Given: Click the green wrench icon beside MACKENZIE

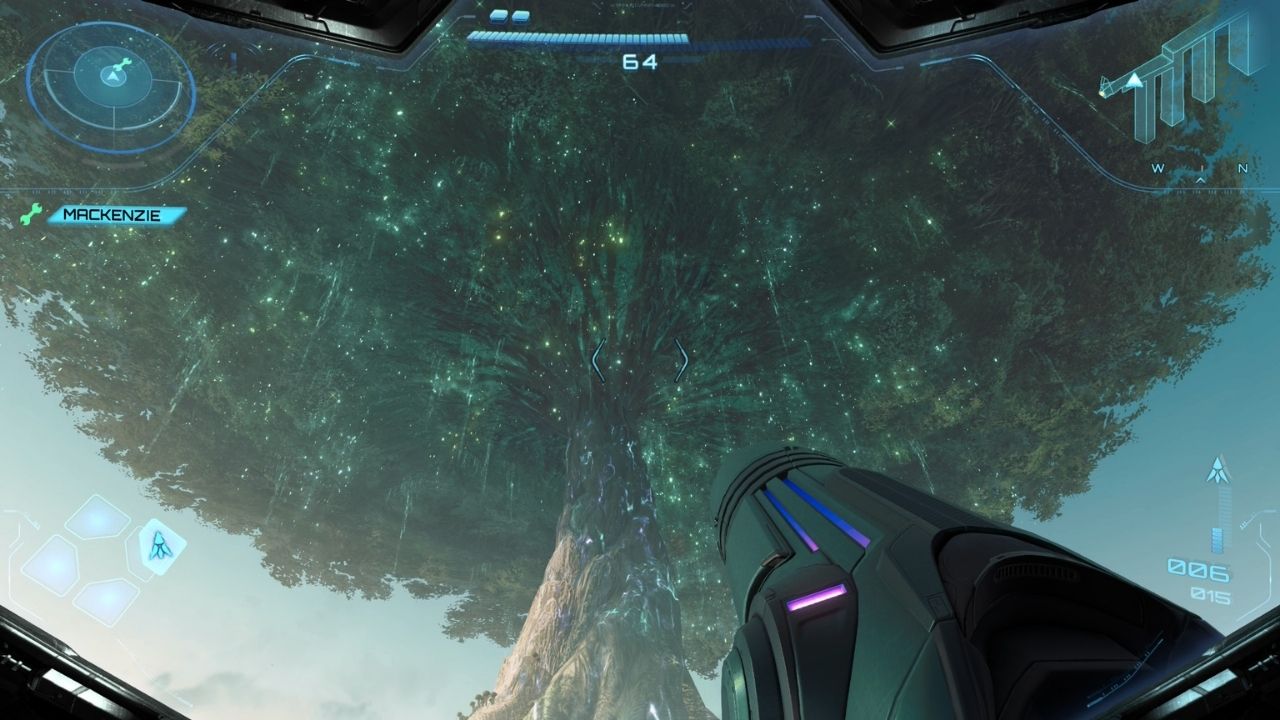Looking at the screenshot, I should pos(30,214).
